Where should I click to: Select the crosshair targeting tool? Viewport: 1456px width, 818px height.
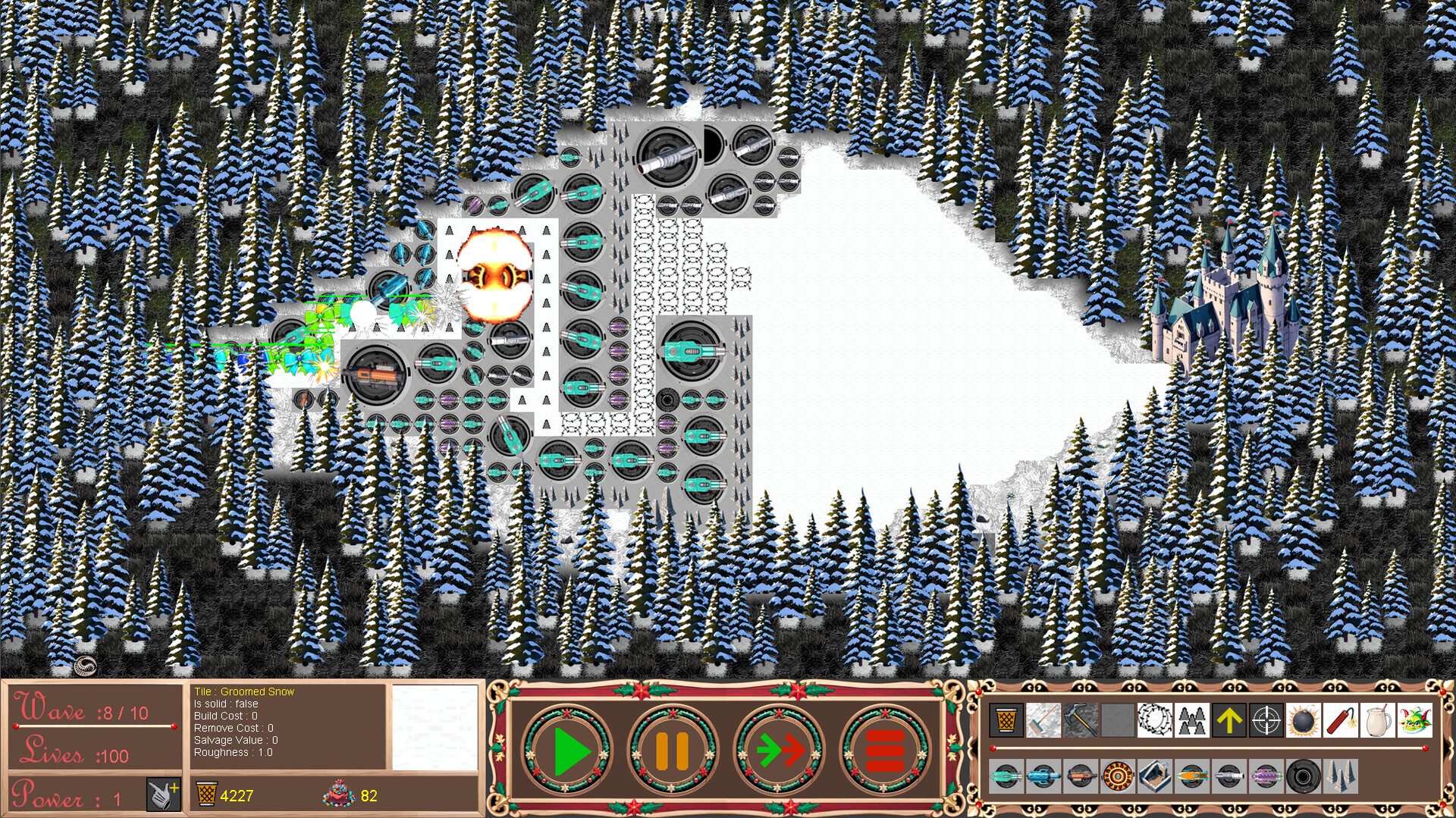pyautogui.click(x=1266, y=720)
